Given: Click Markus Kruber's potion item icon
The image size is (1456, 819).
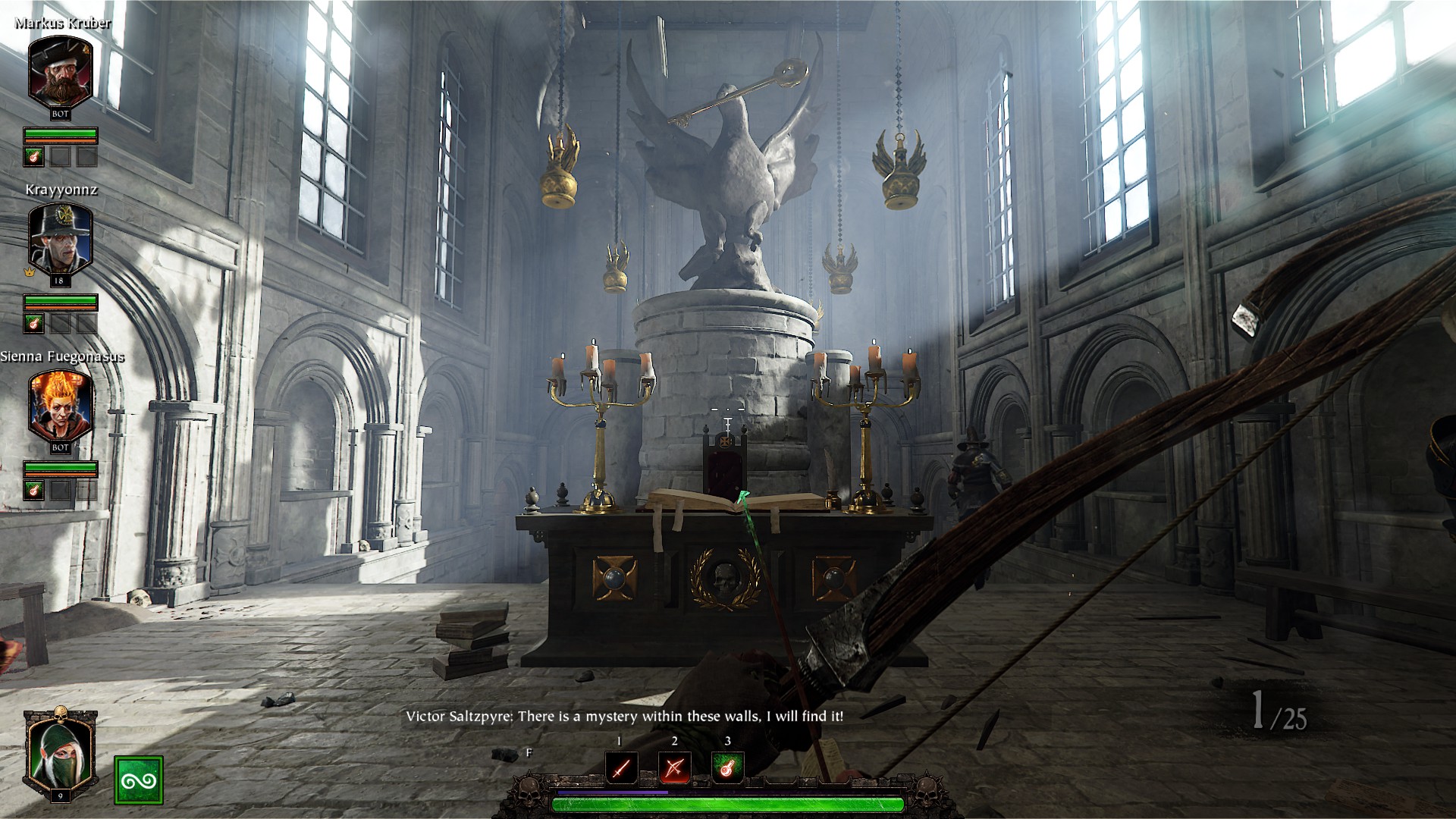Looking at the screenshot, I should 35,157.
